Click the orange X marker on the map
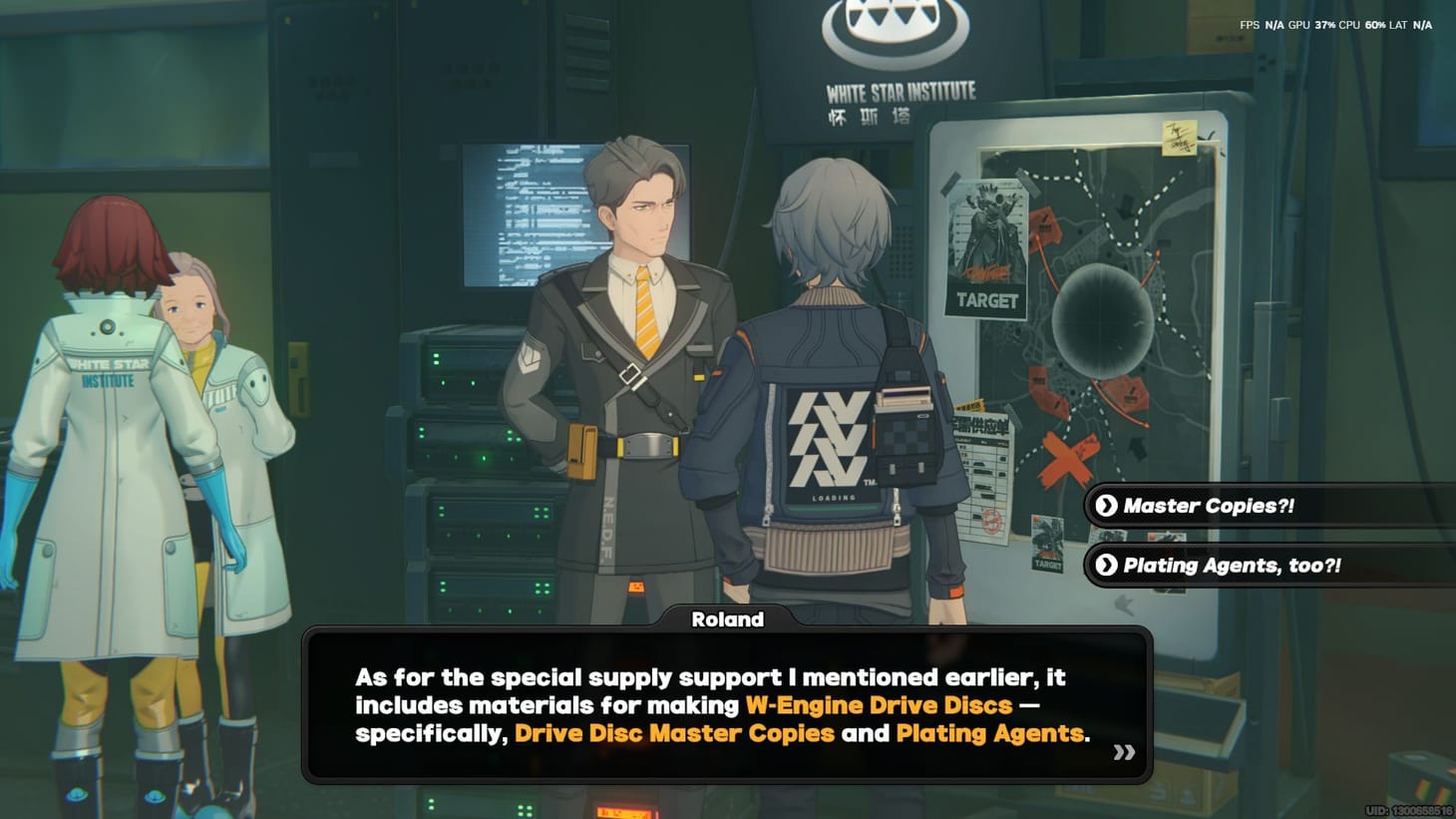Image resolution: width=1456 pixels, height=819 pixels. pos(1066,460)
